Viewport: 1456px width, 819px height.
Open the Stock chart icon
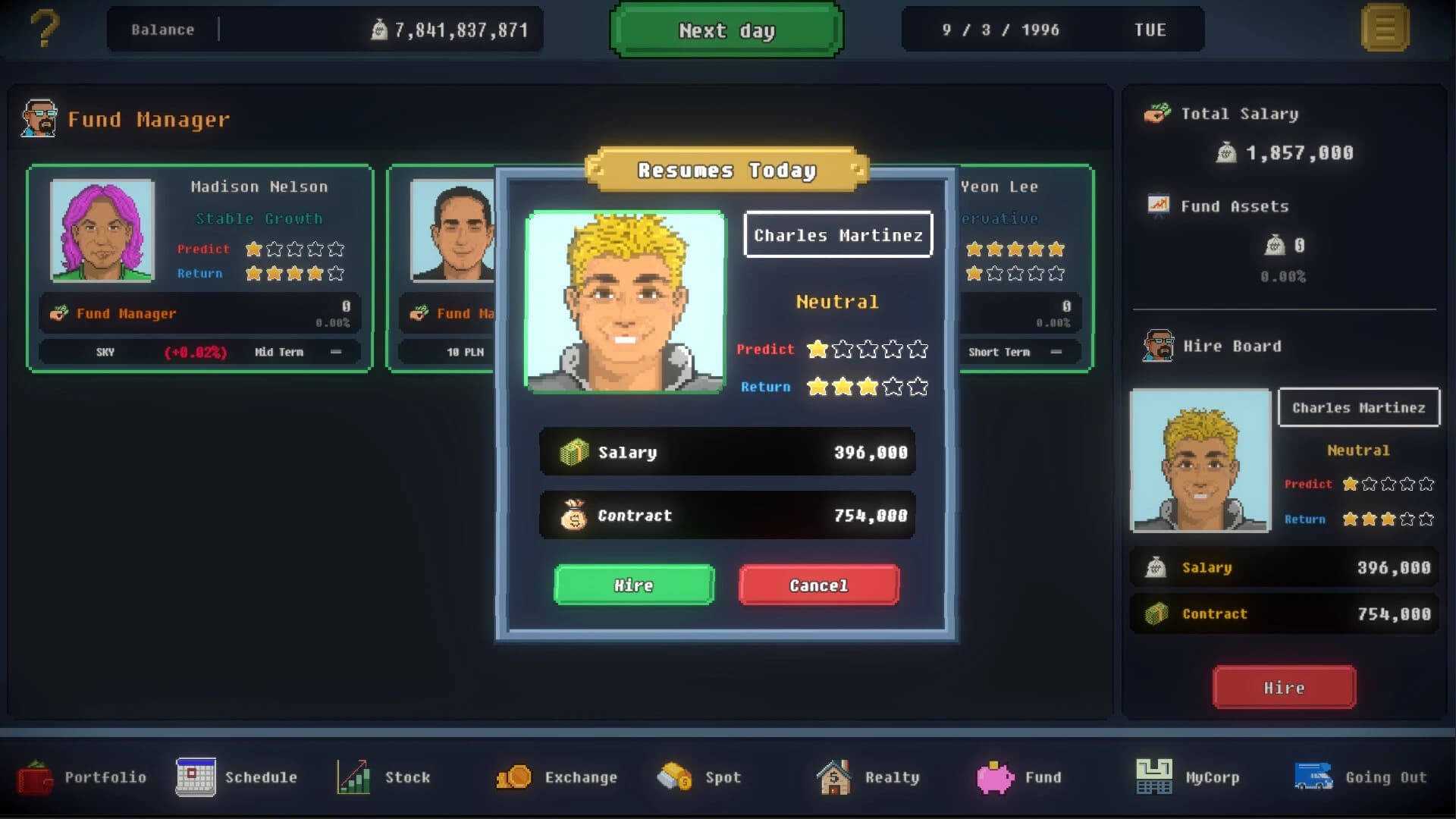pos(351,777)
